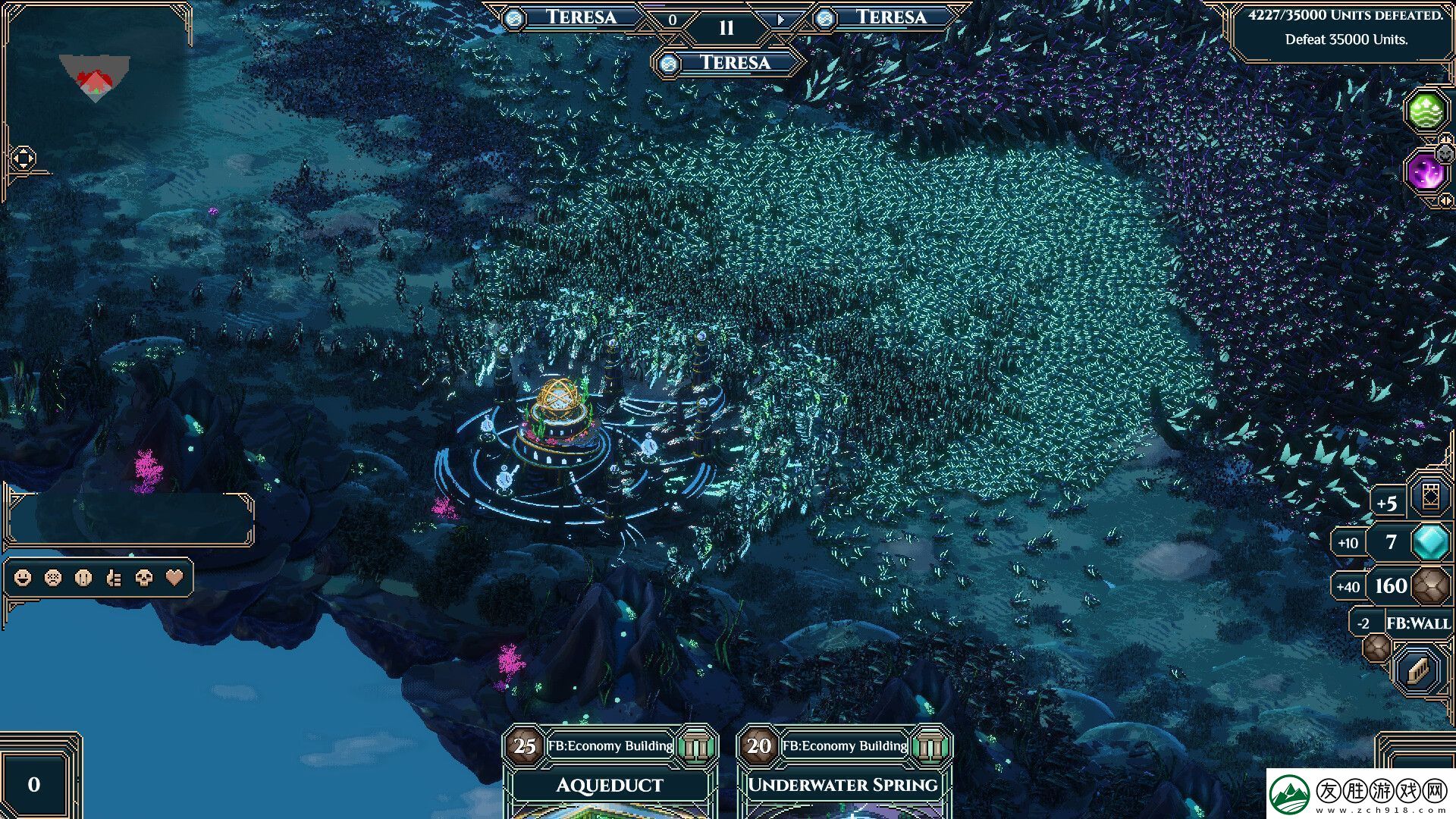Click the stone resource icon
The height and width of the screenshot is (819, 1456).
coord(1432,585)
